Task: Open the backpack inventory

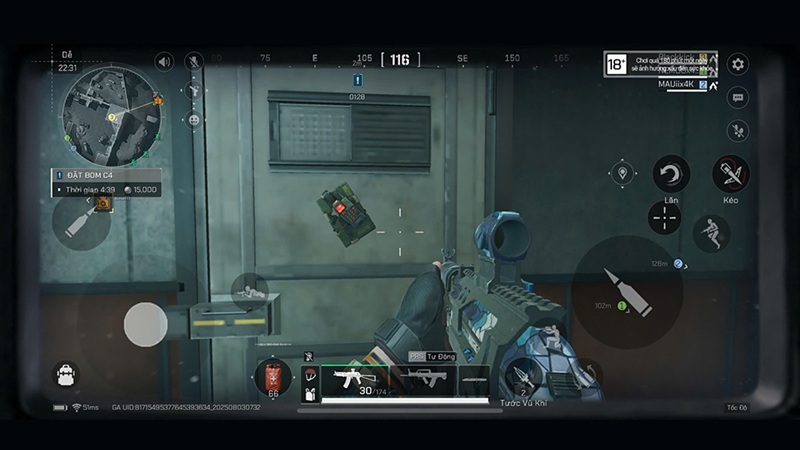Action: (66, 374)
